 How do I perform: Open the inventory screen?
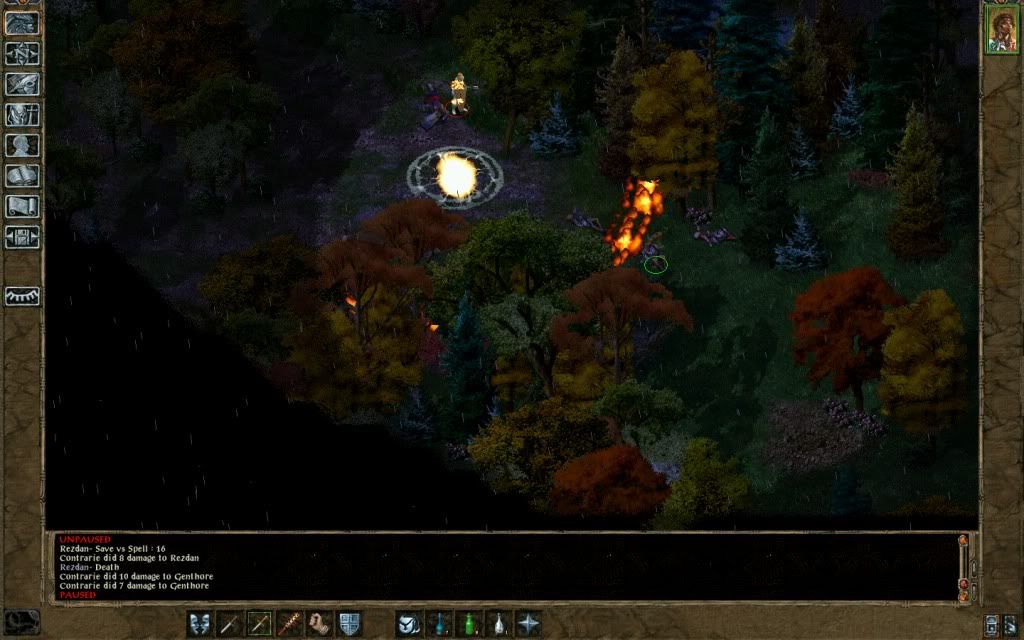click(x=22, y=115)
